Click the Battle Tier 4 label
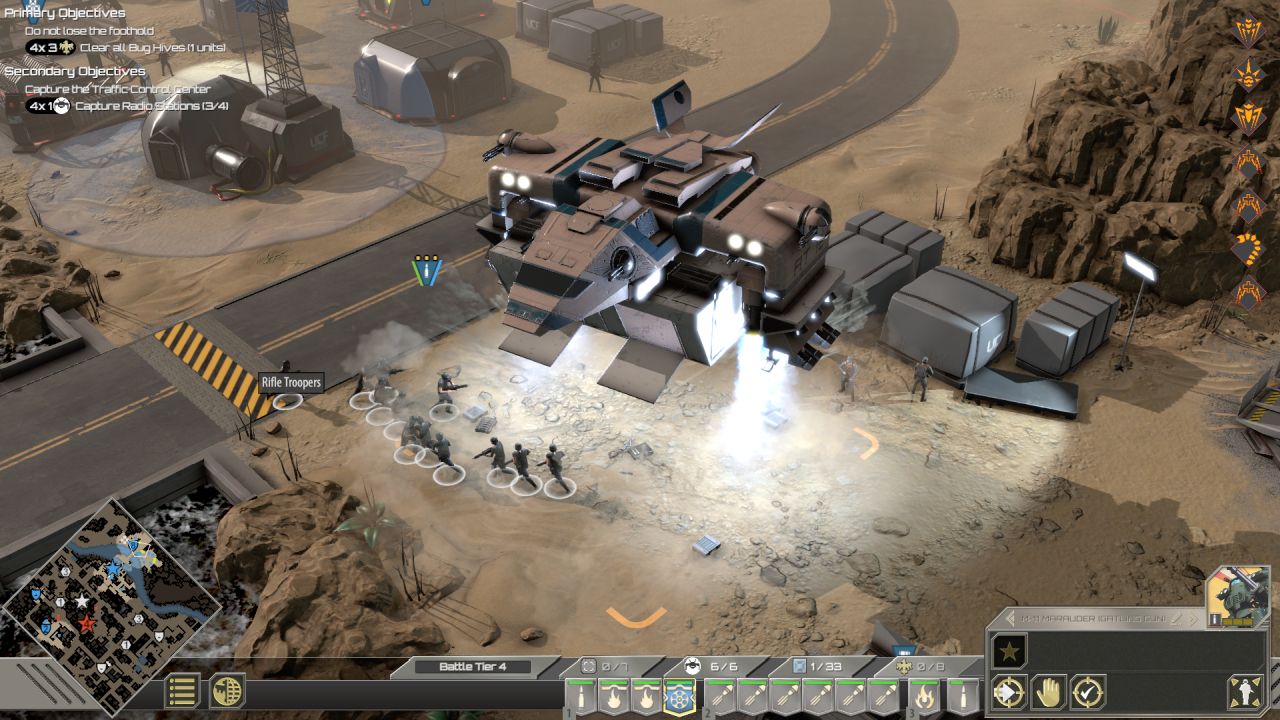Image resolution: width=1280 pixels, height=720 pixels. (473, 667)
